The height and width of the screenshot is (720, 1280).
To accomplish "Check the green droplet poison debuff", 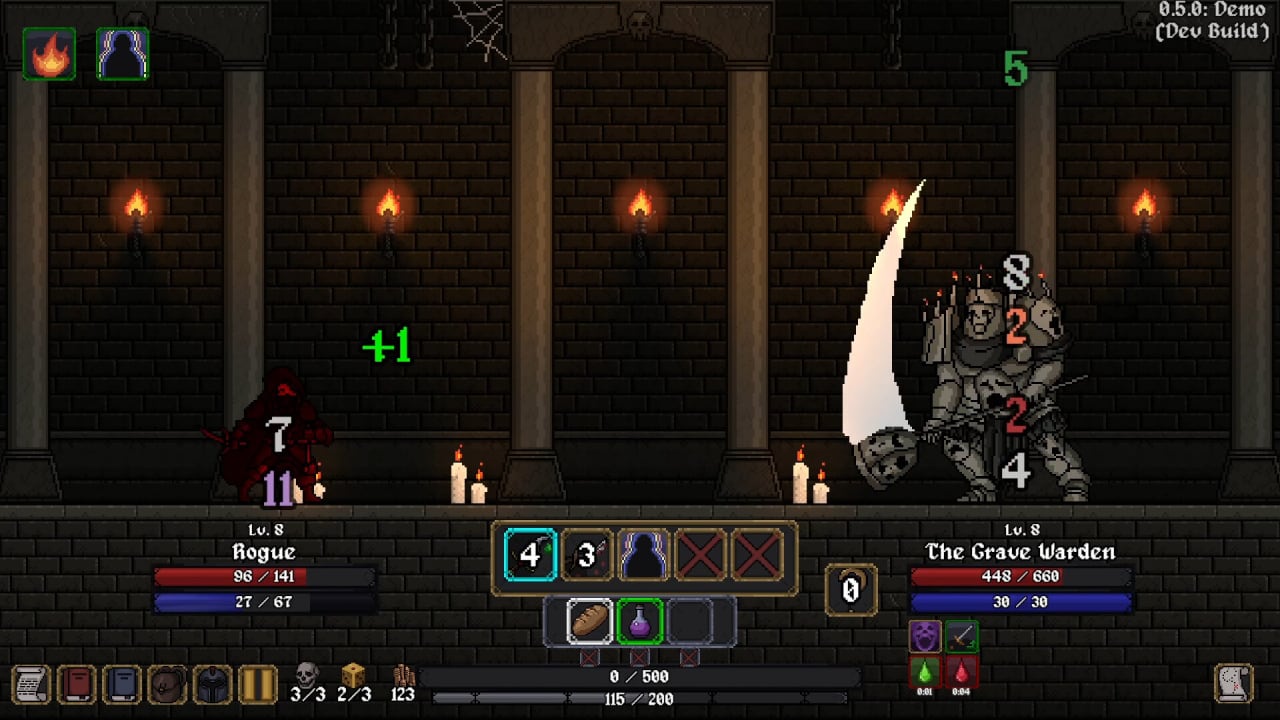I will pos(925,673).
